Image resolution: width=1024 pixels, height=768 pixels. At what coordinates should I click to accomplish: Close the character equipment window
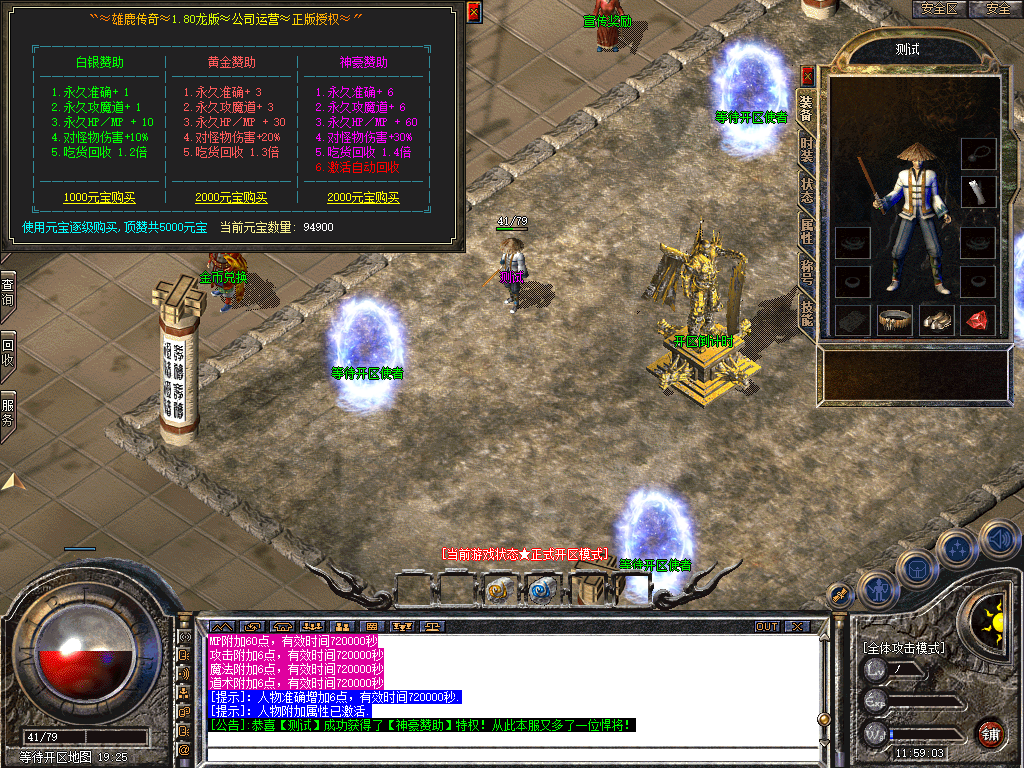click(x=807, y=75)
